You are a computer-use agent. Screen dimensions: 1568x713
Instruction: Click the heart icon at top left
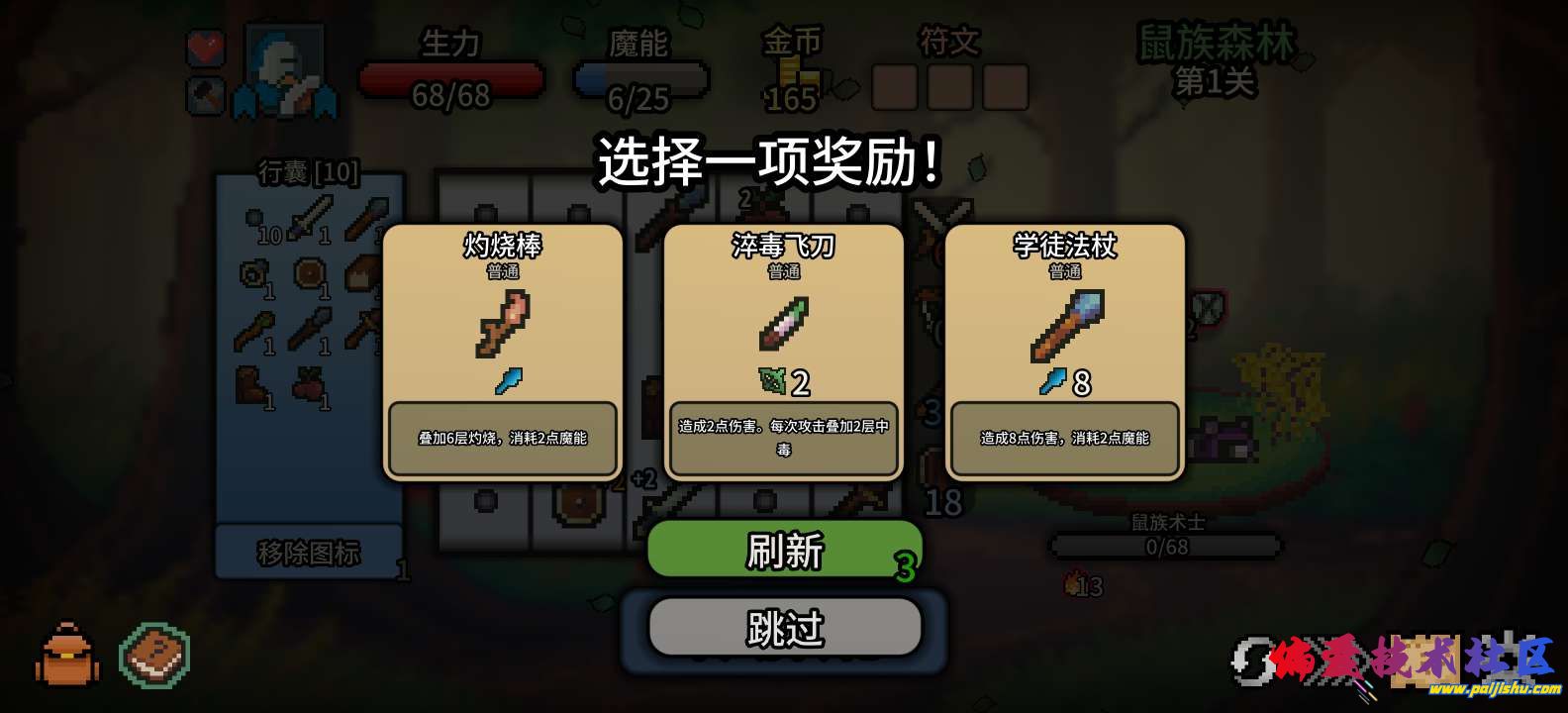click(x=205, y=47)
